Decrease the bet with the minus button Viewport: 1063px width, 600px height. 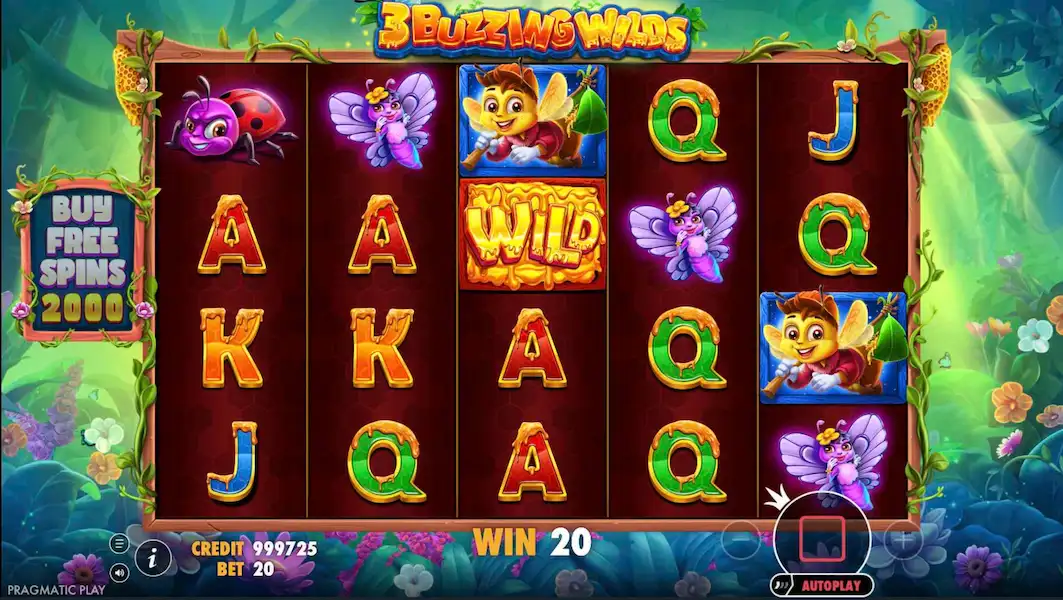[740, 541]
